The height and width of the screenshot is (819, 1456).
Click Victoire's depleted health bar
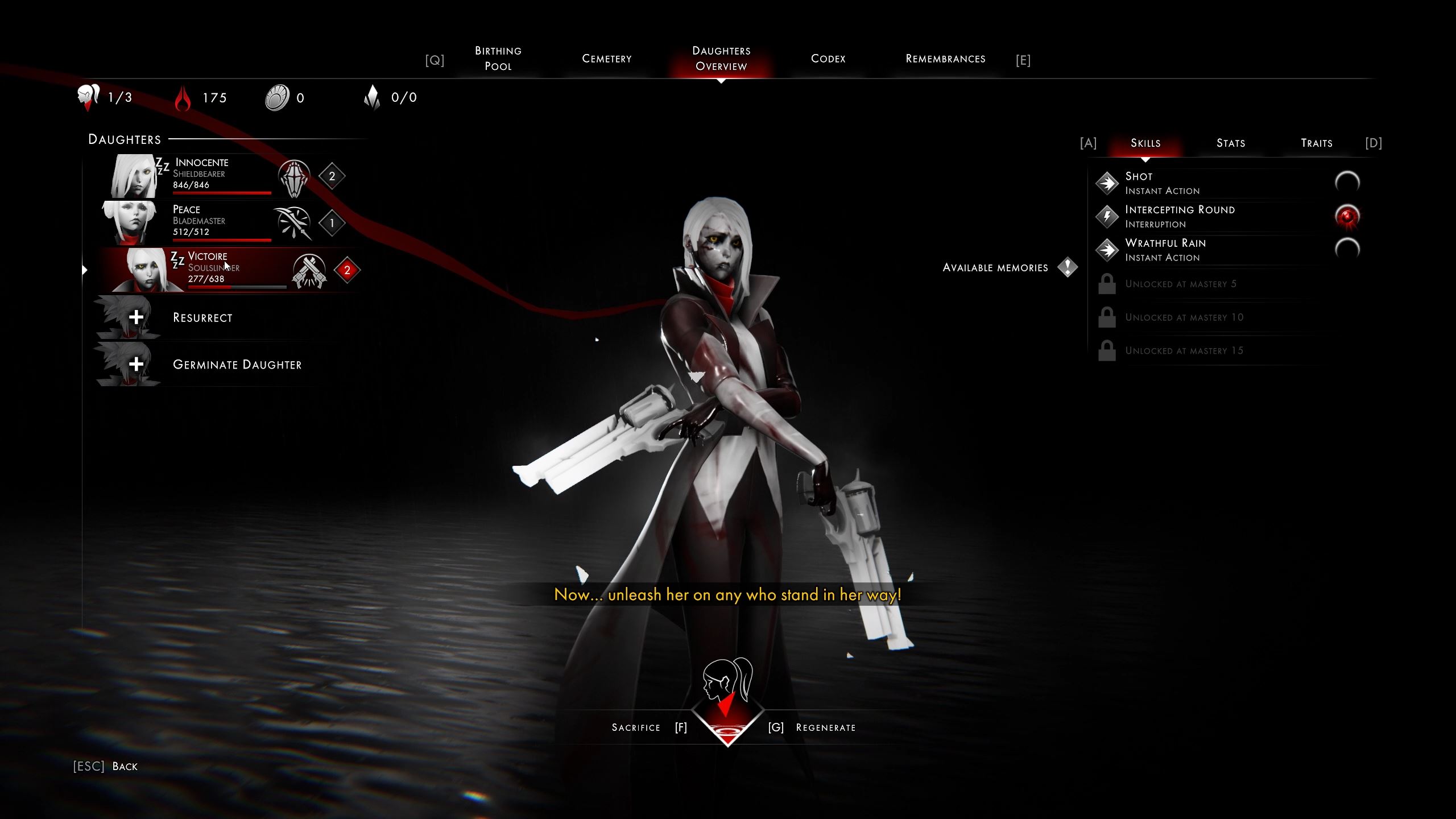pos(238,287)
